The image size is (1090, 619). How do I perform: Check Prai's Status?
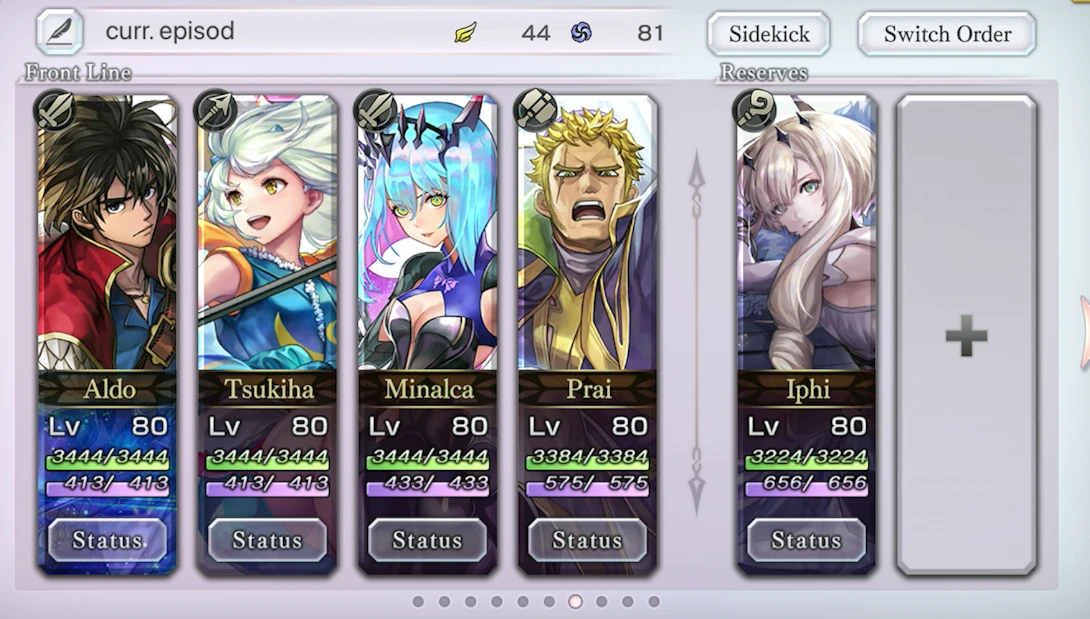pos(587,540)
